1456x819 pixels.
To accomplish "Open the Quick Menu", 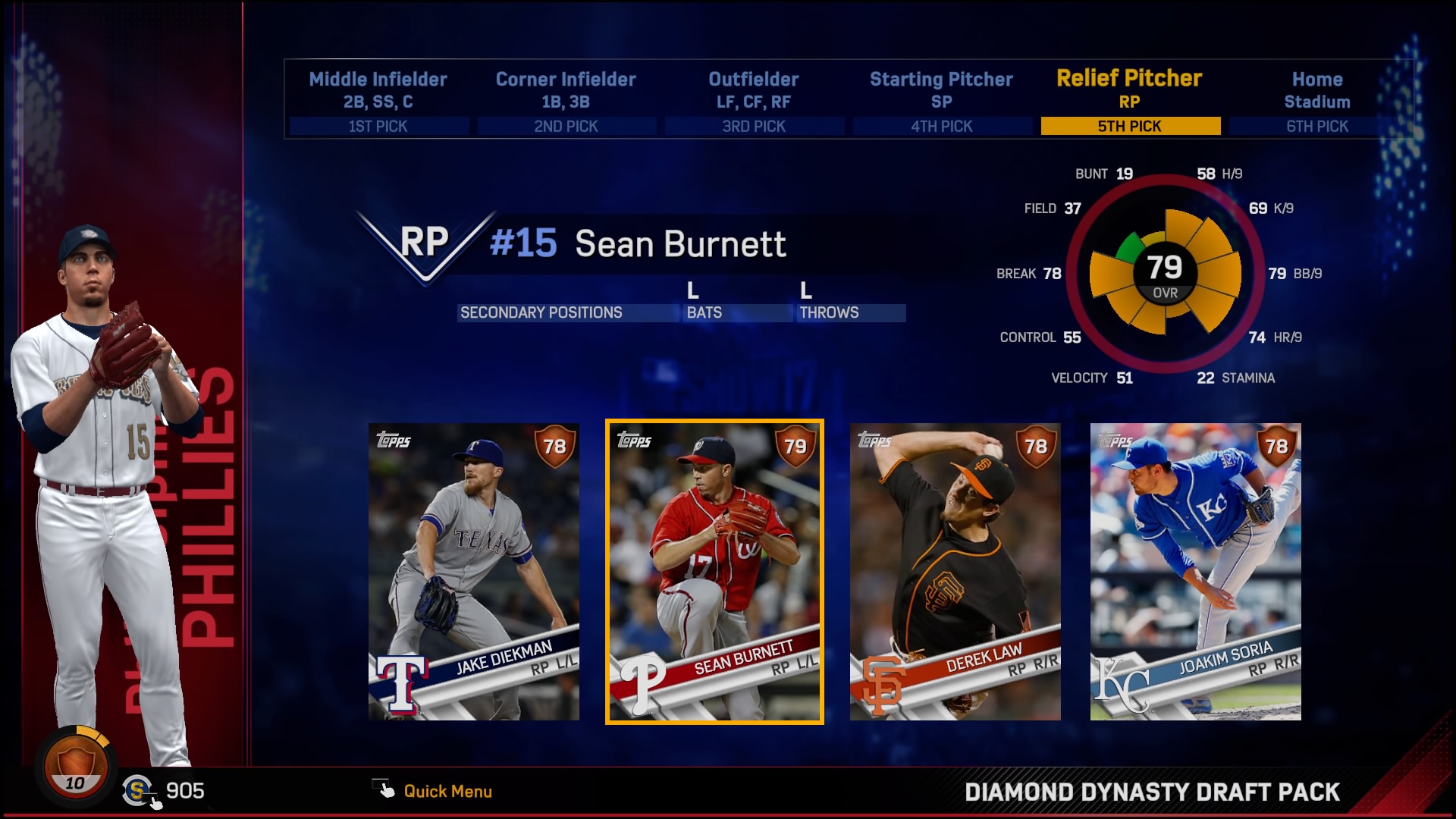I will [447, 791].
